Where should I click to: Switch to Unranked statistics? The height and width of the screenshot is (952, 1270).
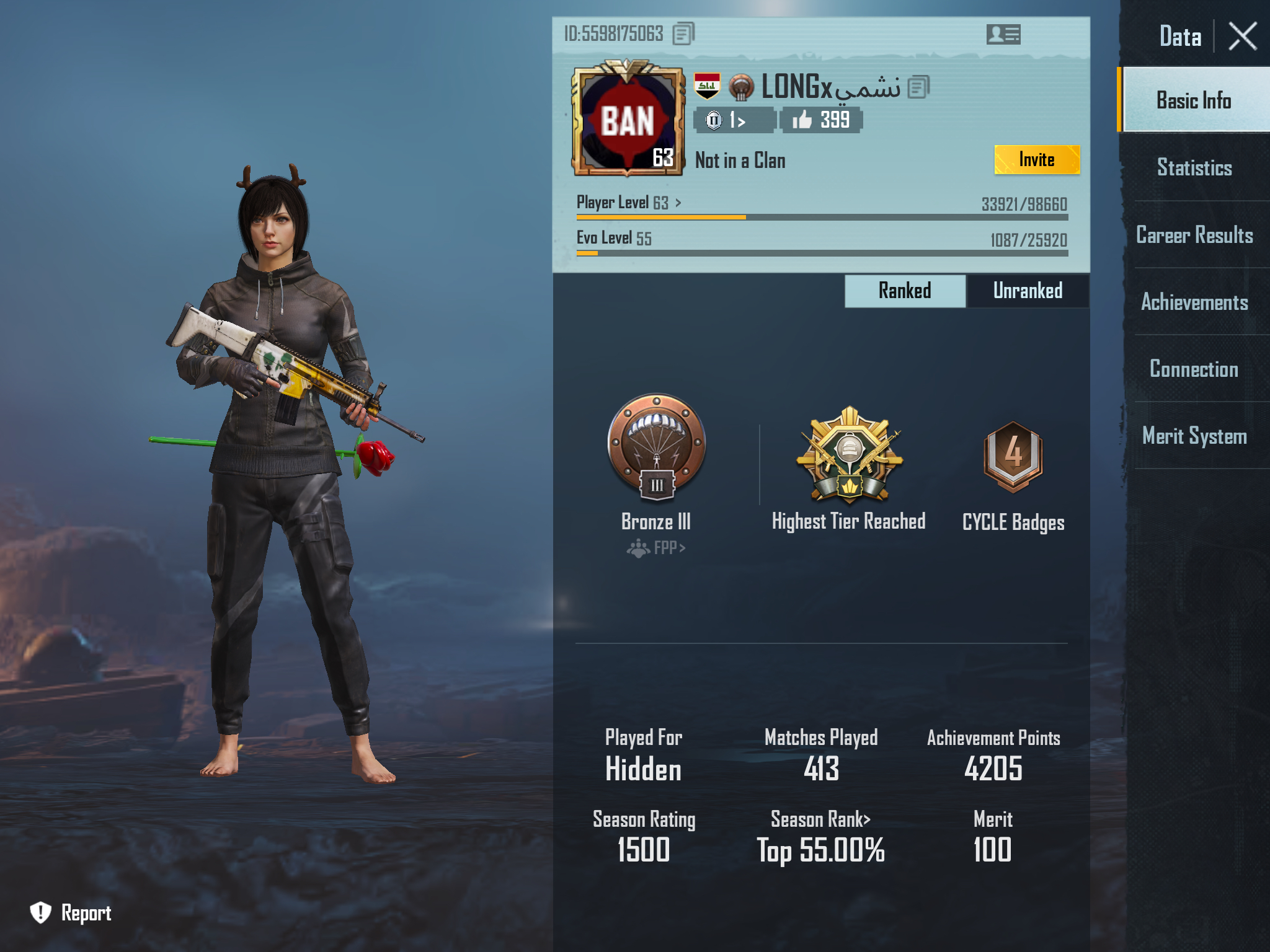point(1029,290)
